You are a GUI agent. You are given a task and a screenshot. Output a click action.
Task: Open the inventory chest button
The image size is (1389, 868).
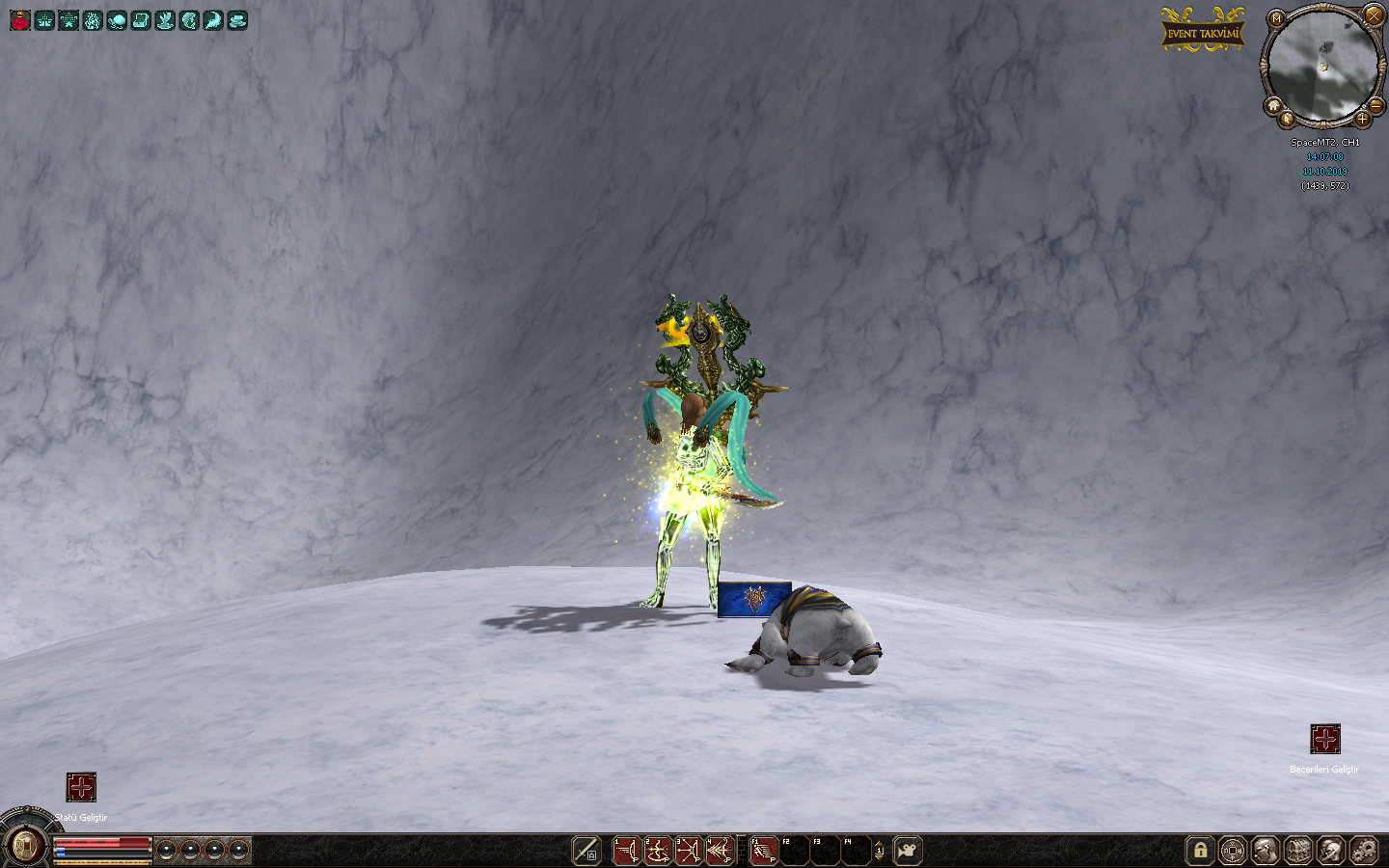tap(1298, 851)
